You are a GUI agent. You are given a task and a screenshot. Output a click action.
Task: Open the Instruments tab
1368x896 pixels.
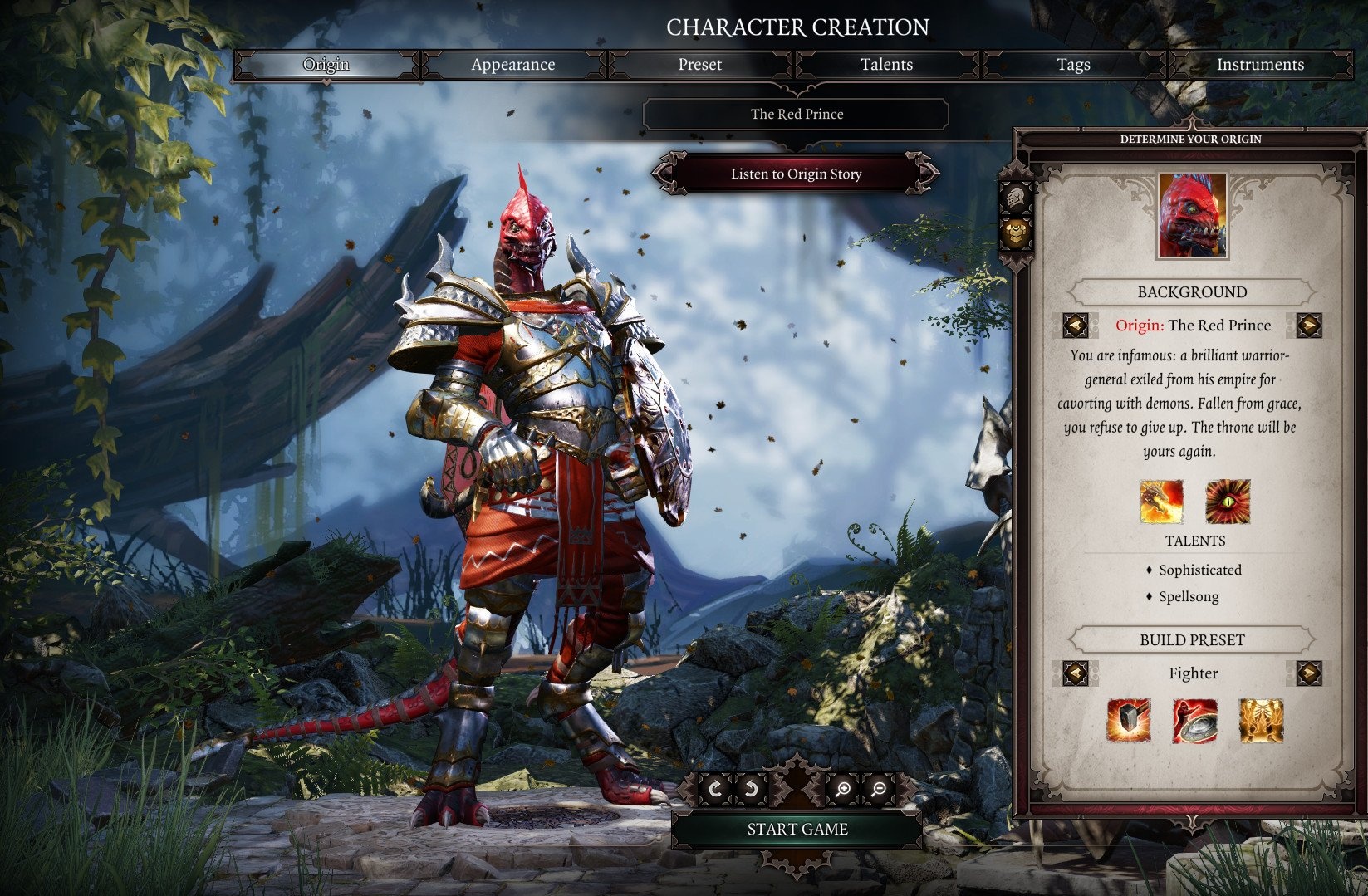pyautogui.click(x=1259, y=65)
